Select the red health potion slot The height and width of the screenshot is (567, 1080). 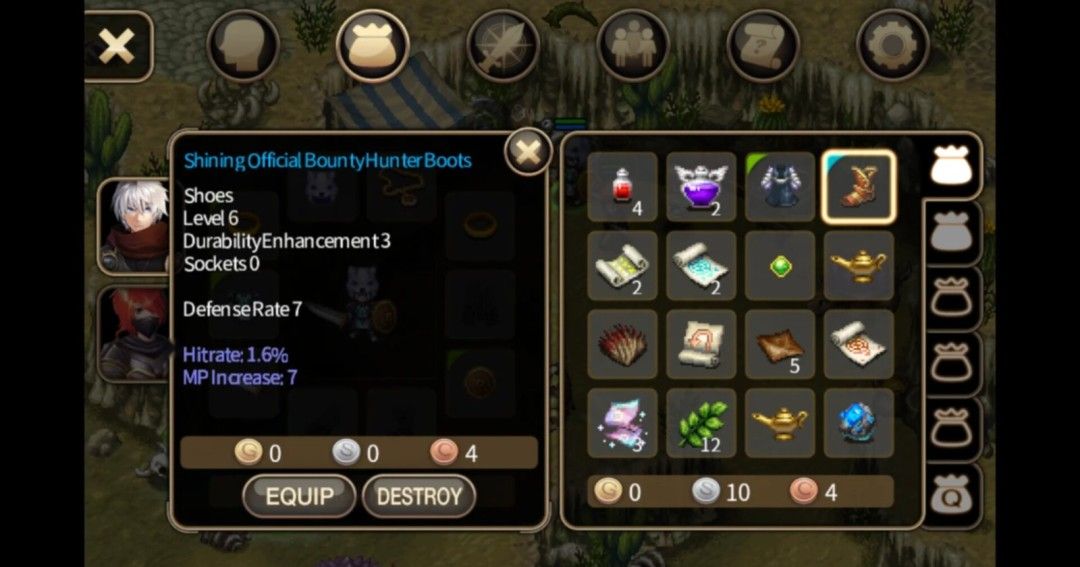[x=622, y=187]
